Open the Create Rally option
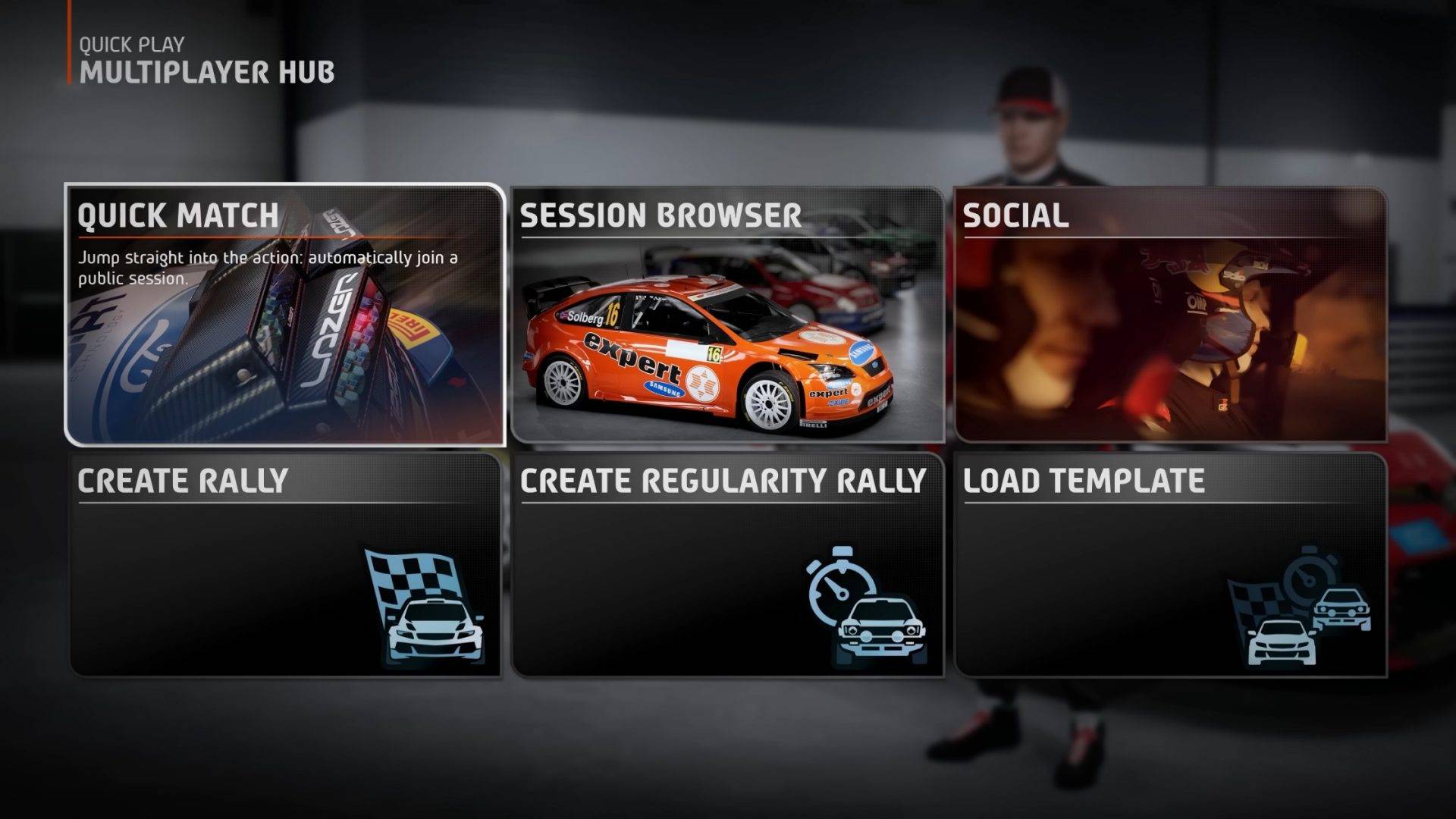Screen dimensions: 1456x819 [285, 564]
